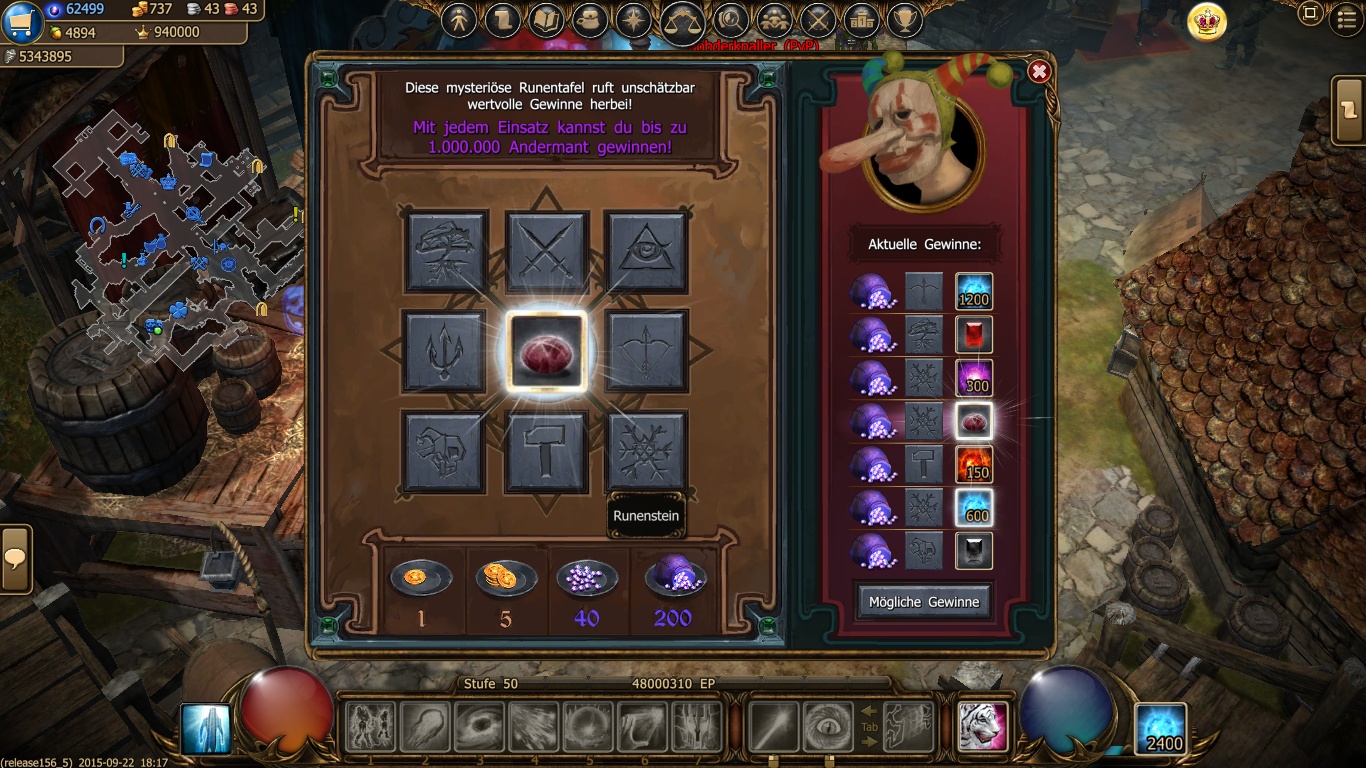Wager 40 Andermant
This screenshot has height=768, width=1366.
point(587,578)
